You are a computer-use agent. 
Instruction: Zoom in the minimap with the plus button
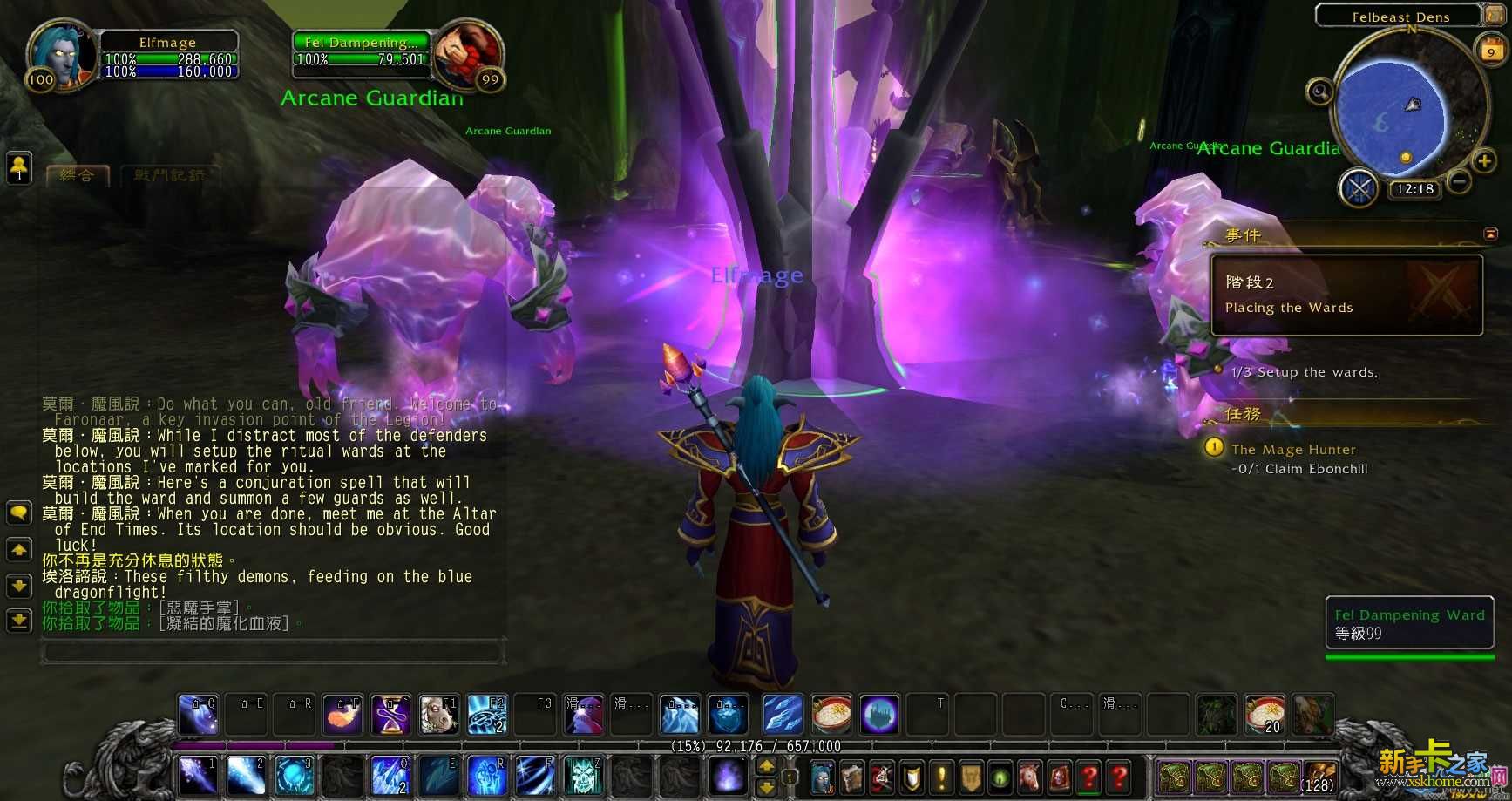(x=1482, y=161)
